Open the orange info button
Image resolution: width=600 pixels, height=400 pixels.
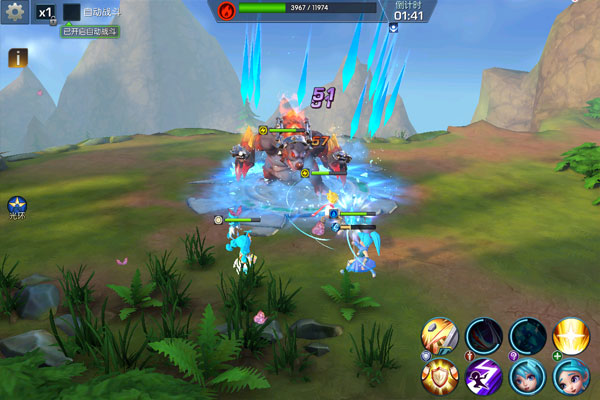coord(17,58)
